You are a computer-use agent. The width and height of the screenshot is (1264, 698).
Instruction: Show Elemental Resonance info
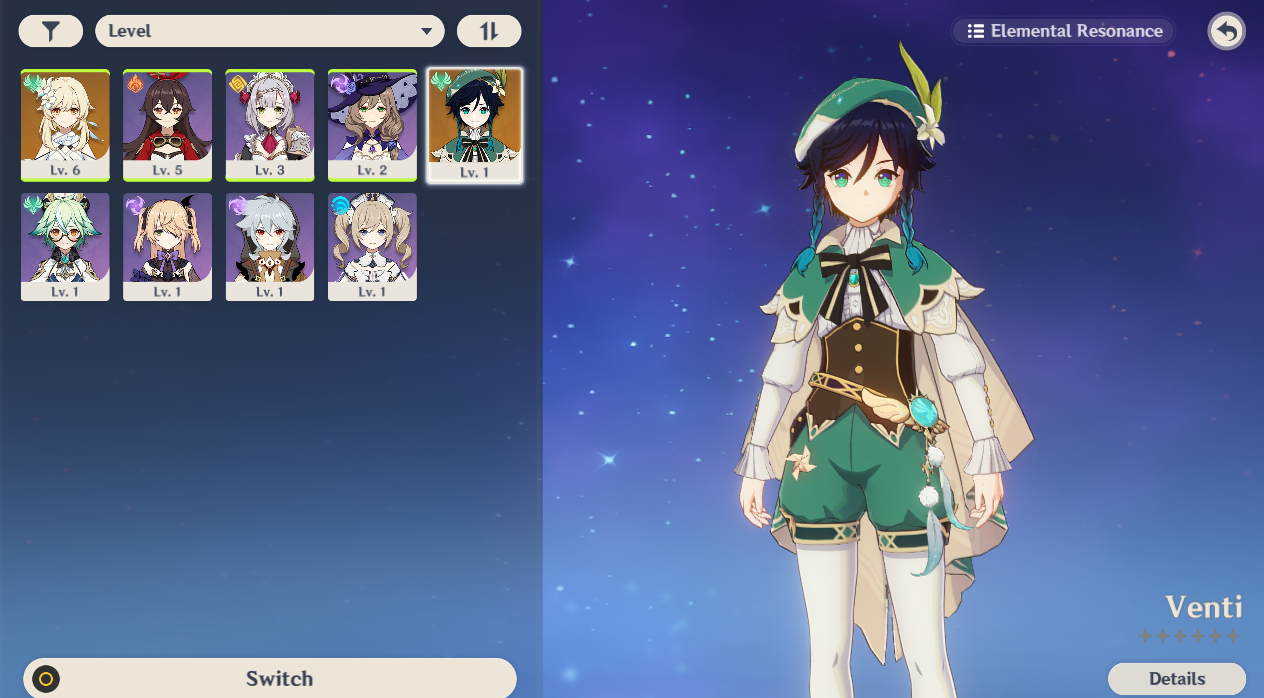[1064, 31]
